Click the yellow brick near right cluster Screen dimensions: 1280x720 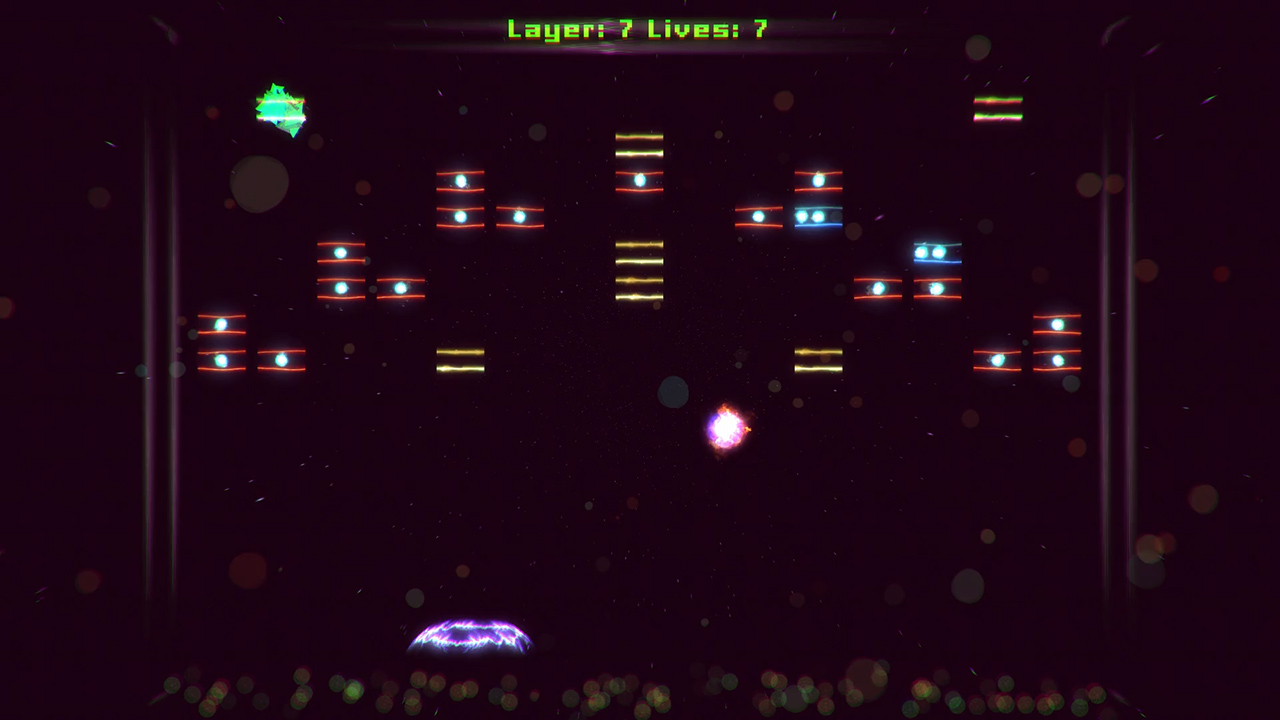pyautogui.click(x=819, y=362)
